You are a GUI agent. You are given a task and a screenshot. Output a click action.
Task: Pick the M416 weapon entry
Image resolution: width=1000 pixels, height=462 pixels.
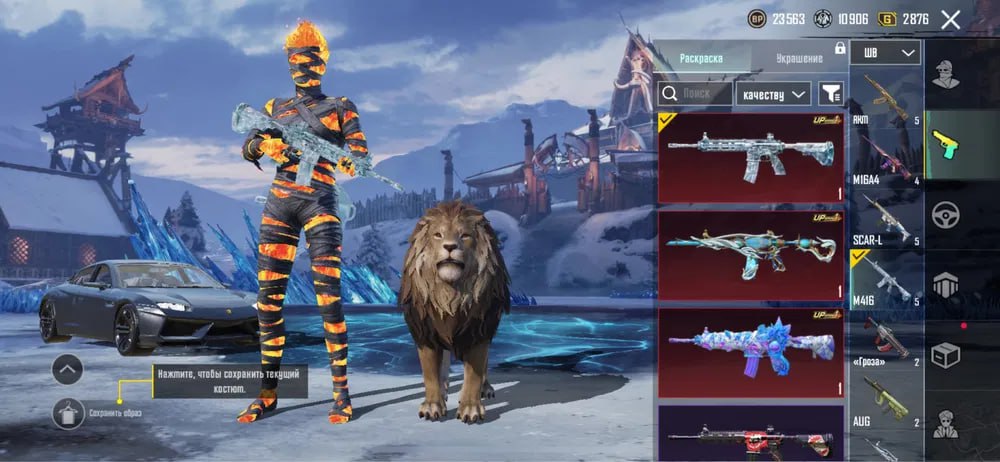(x=885, y=279)
